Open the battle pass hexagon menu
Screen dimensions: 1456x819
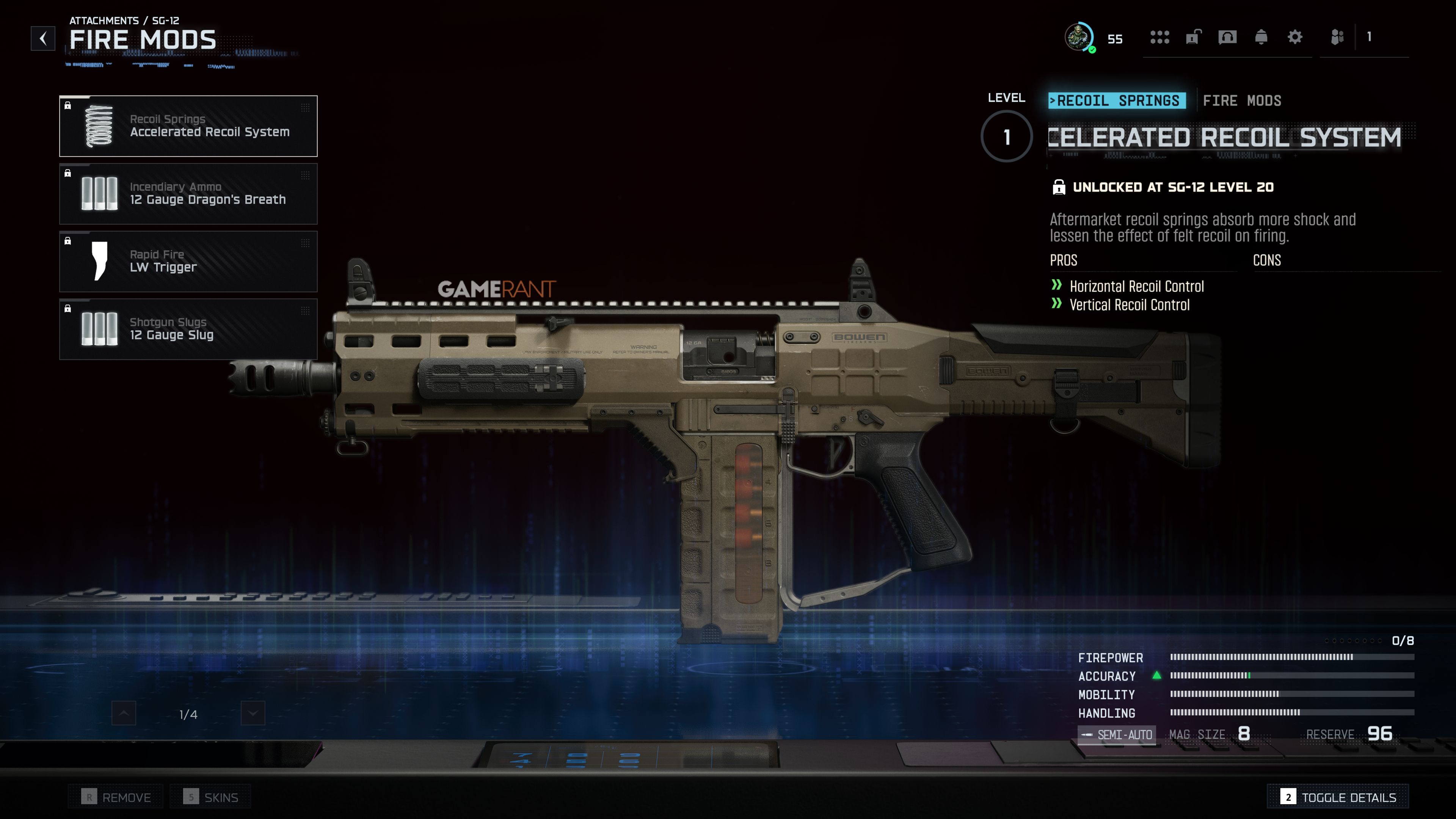[x=1160, y=38]
